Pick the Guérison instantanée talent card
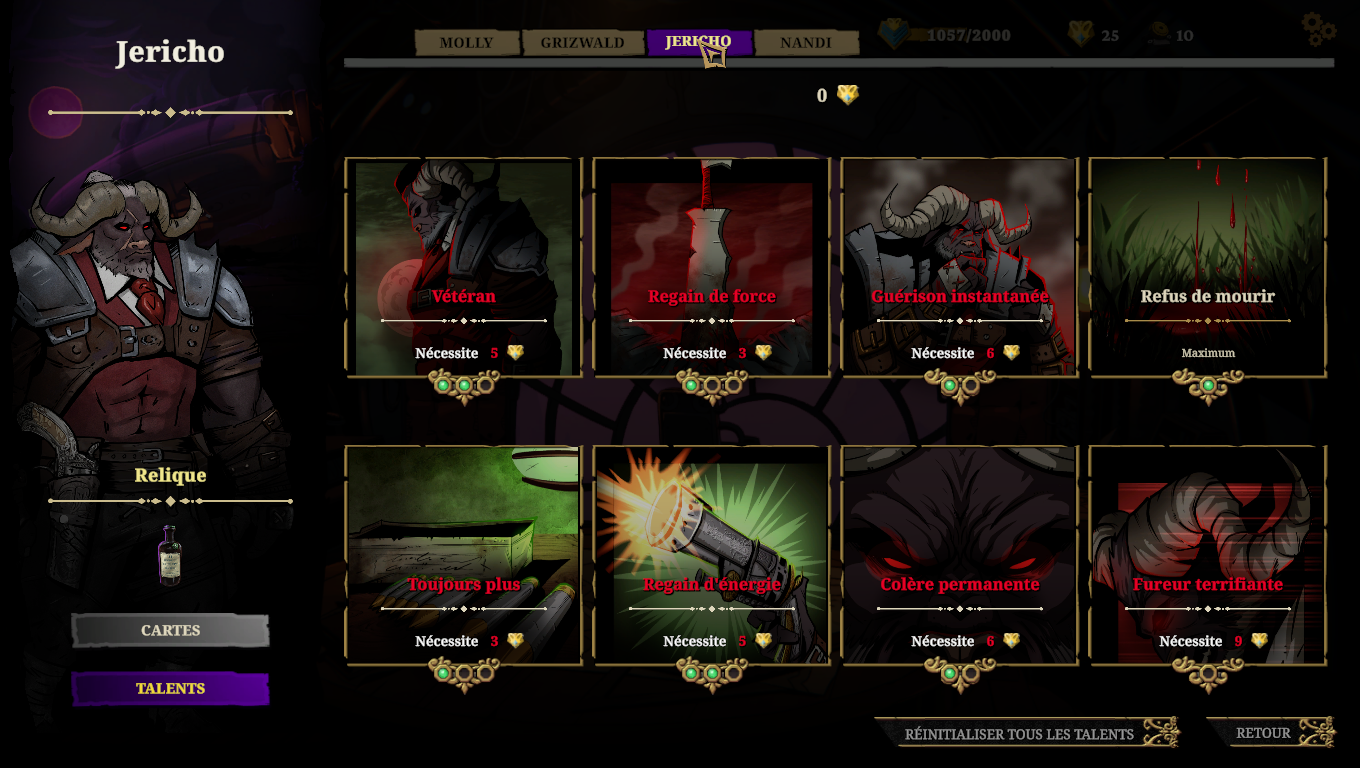The width and height of the screenshot is (1360, 768). [960, 268]
